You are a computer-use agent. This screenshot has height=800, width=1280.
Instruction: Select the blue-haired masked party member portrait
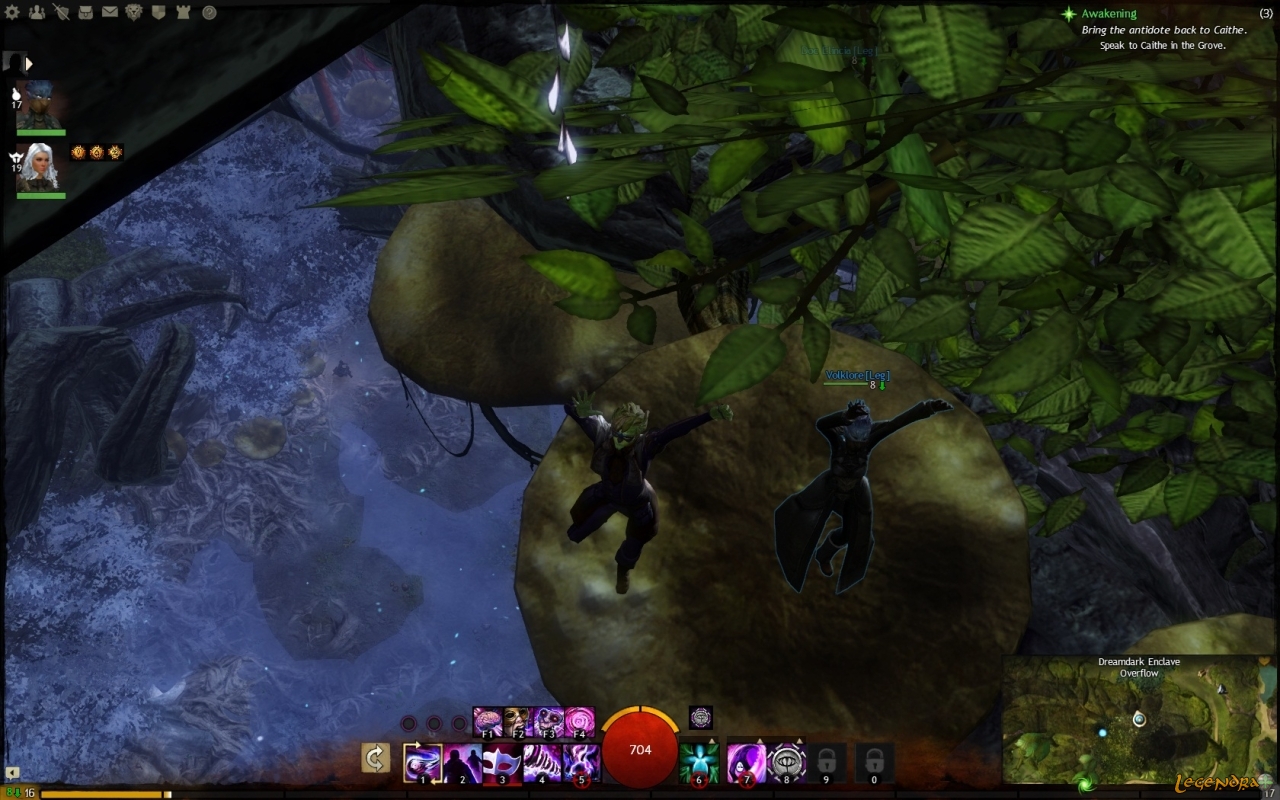click(x=41, y=105)
